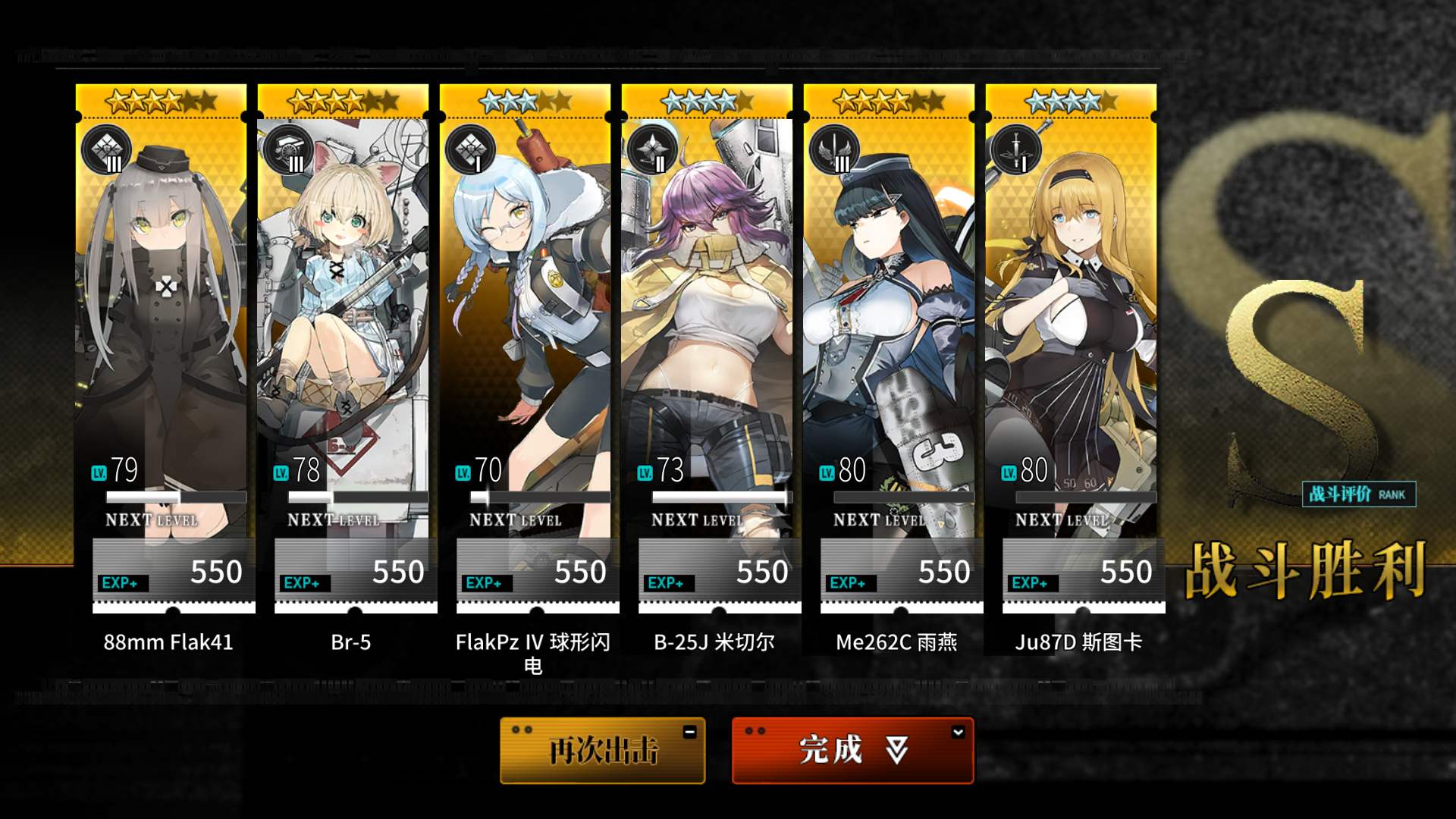Select the Me262C 雨燕 name label
1456x819 pixels.
tap(897, 641)
